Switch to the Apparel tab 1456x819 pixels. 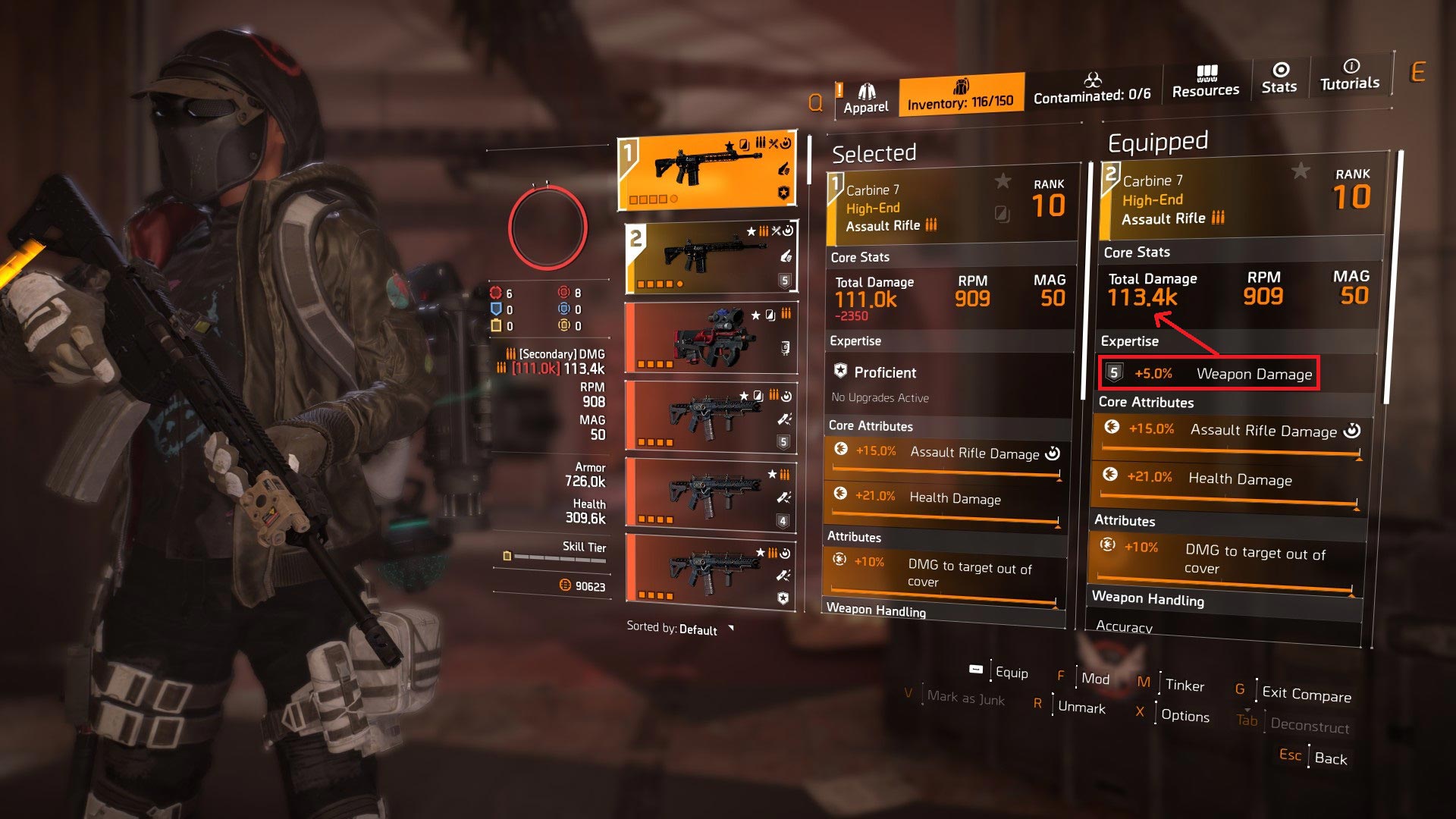(866, 99)
